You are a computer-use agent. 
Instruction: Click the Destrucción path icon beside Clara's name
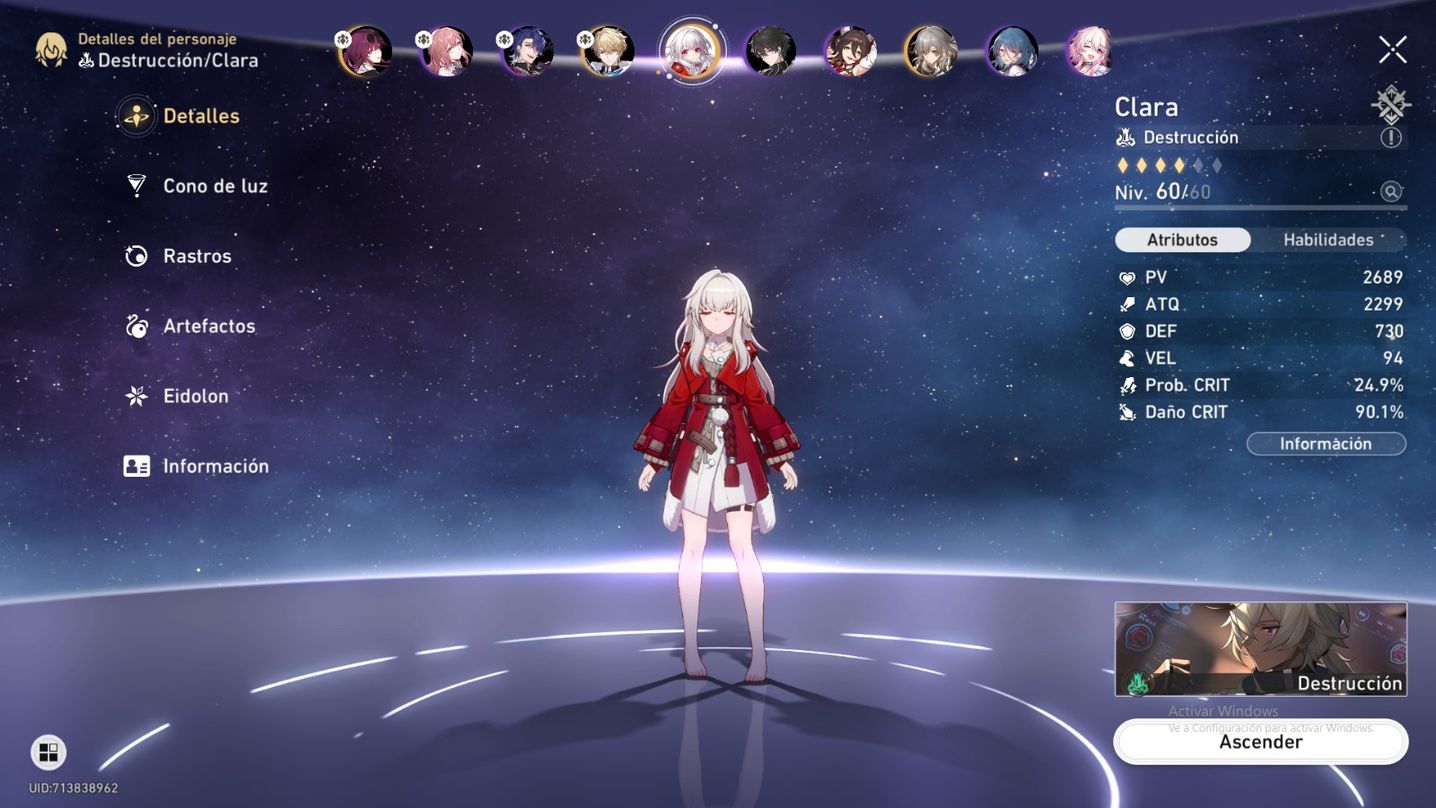click(x=1128, y=137)
